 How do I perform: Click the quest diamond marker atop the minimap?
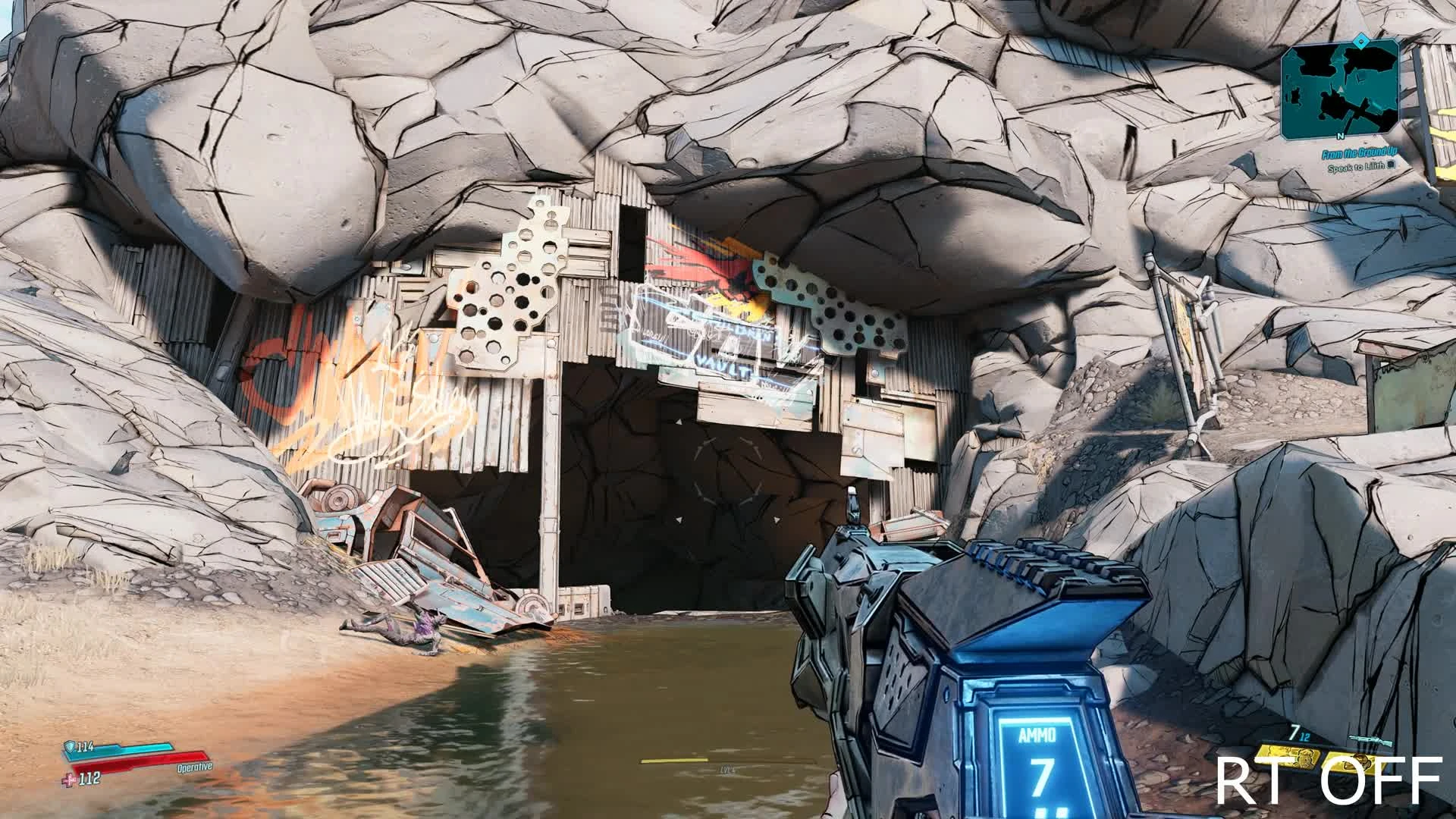pos(1360,40)
